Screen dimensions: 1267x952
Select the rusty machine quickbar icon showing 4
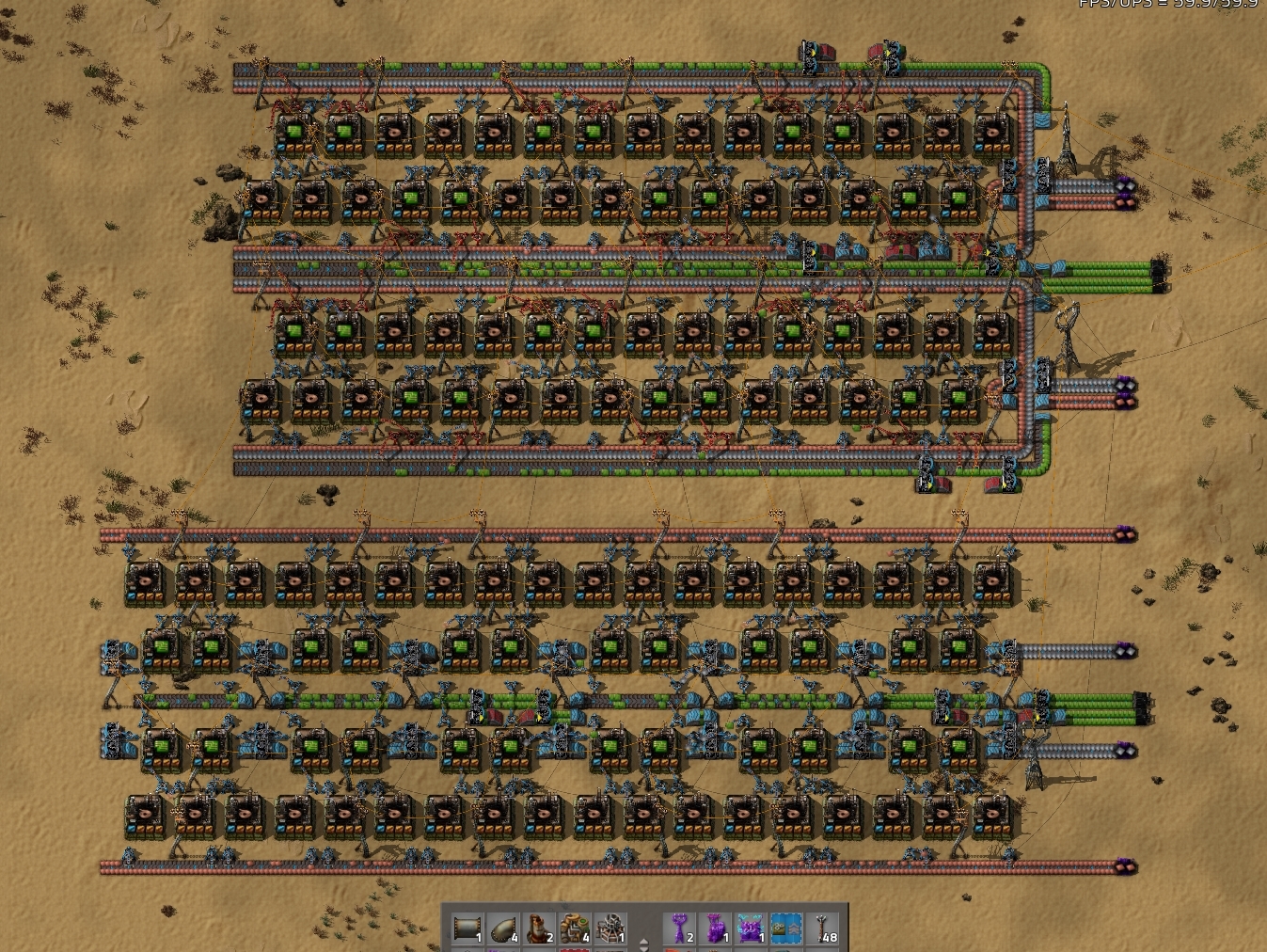574,927
